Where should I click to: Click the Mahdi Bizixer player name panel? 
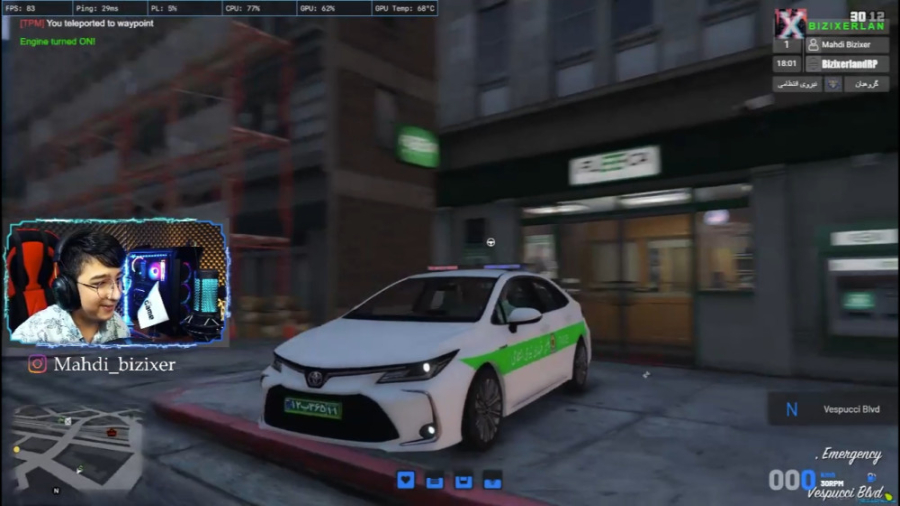[846, 45]
